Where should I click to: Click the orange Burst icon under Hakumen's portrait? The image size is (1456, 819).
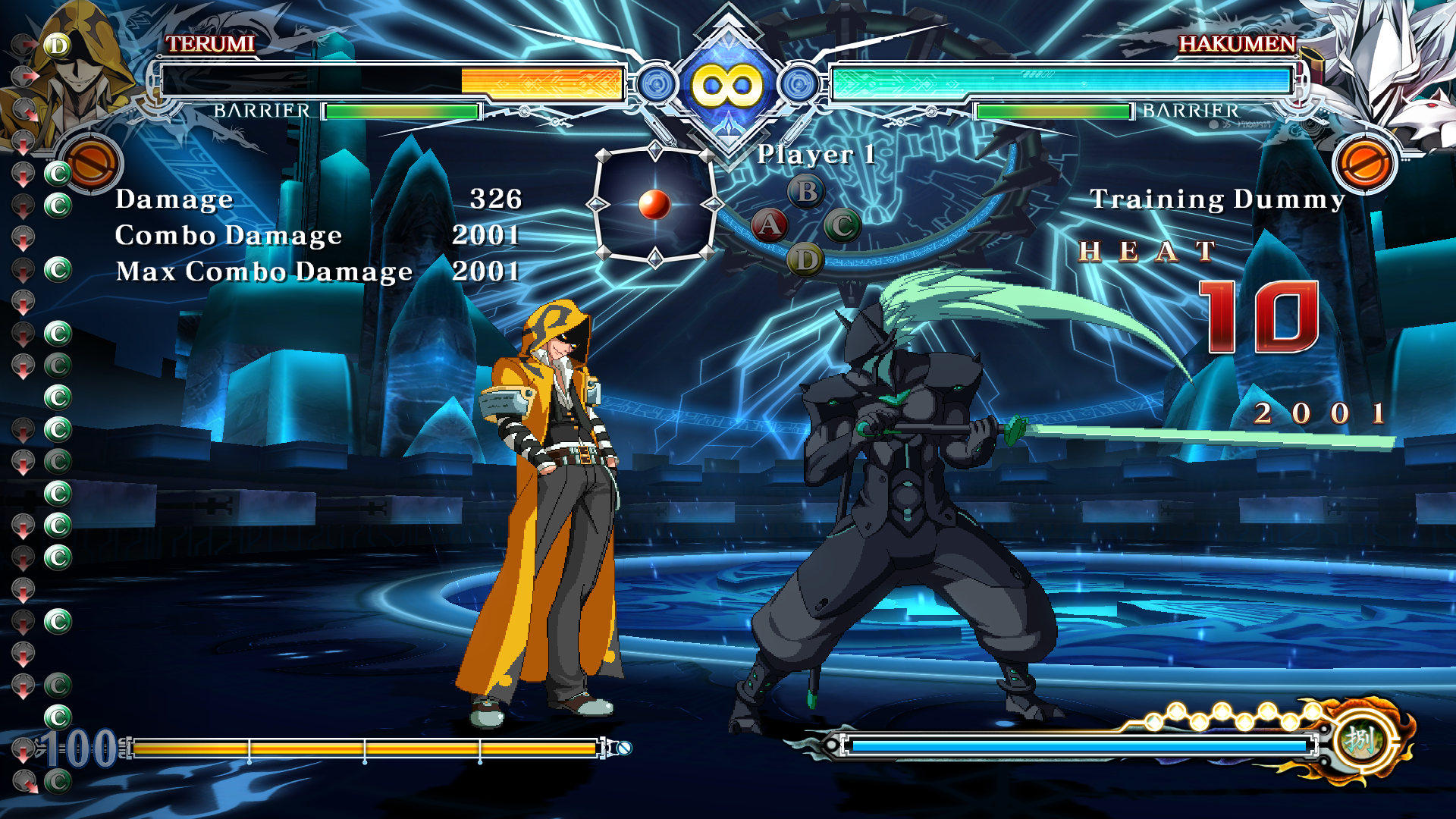(x=1363, y=163)
